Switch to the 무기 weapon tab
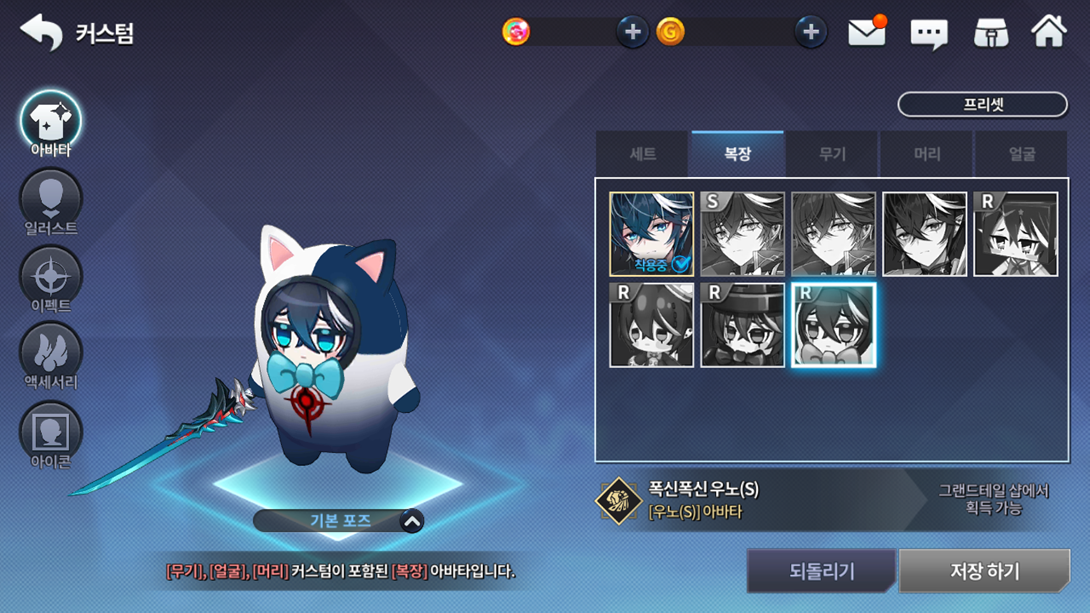The width and height of the screenshot is (1090, 613). pyautogui.click(x=832, y=154)
